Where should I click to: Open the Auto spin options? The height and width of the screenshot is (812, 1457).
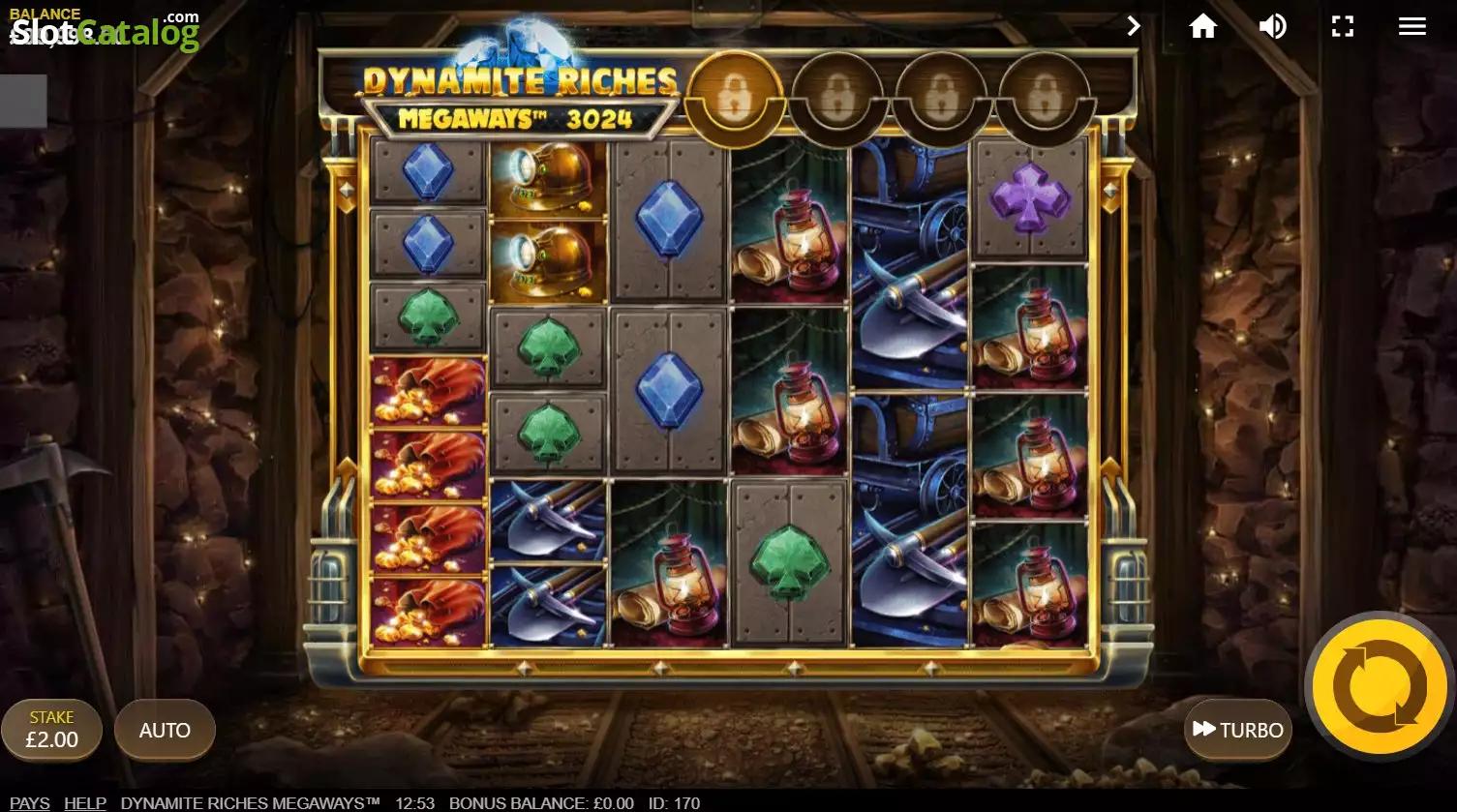[x=165, y=730]
